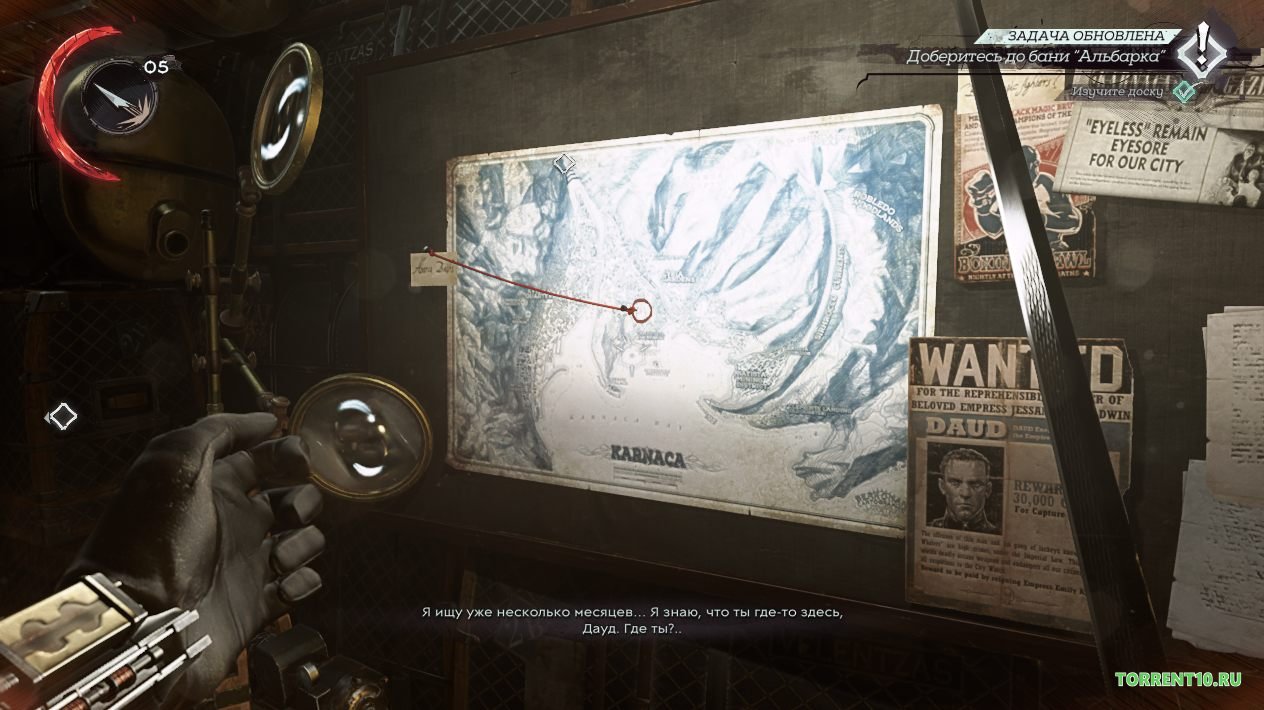The width and height of the screenshot is (1264, 710).
Task: Select the diamond waypoint marker beside the gloved hand
Action: point(63,416)
